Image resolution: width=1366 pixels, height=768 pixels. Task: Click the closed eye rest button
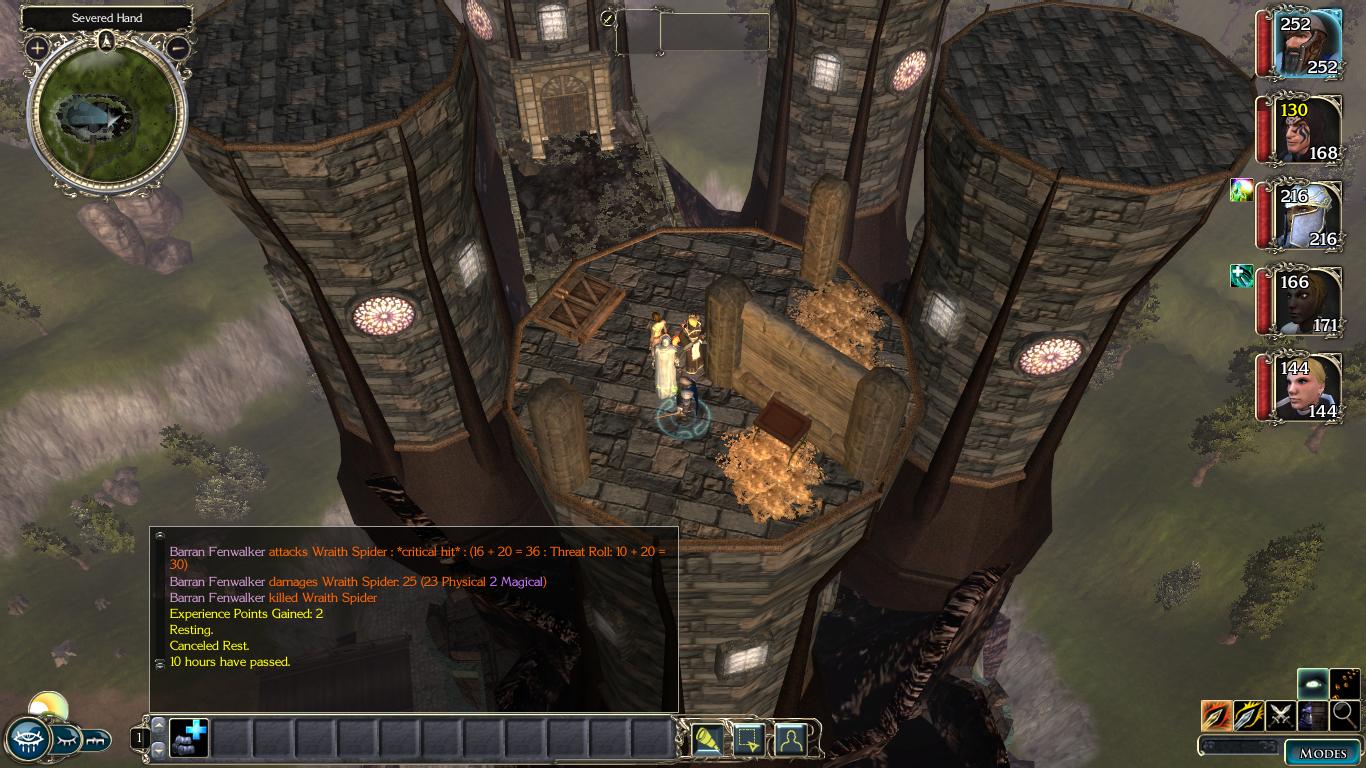tap(67, 741)
